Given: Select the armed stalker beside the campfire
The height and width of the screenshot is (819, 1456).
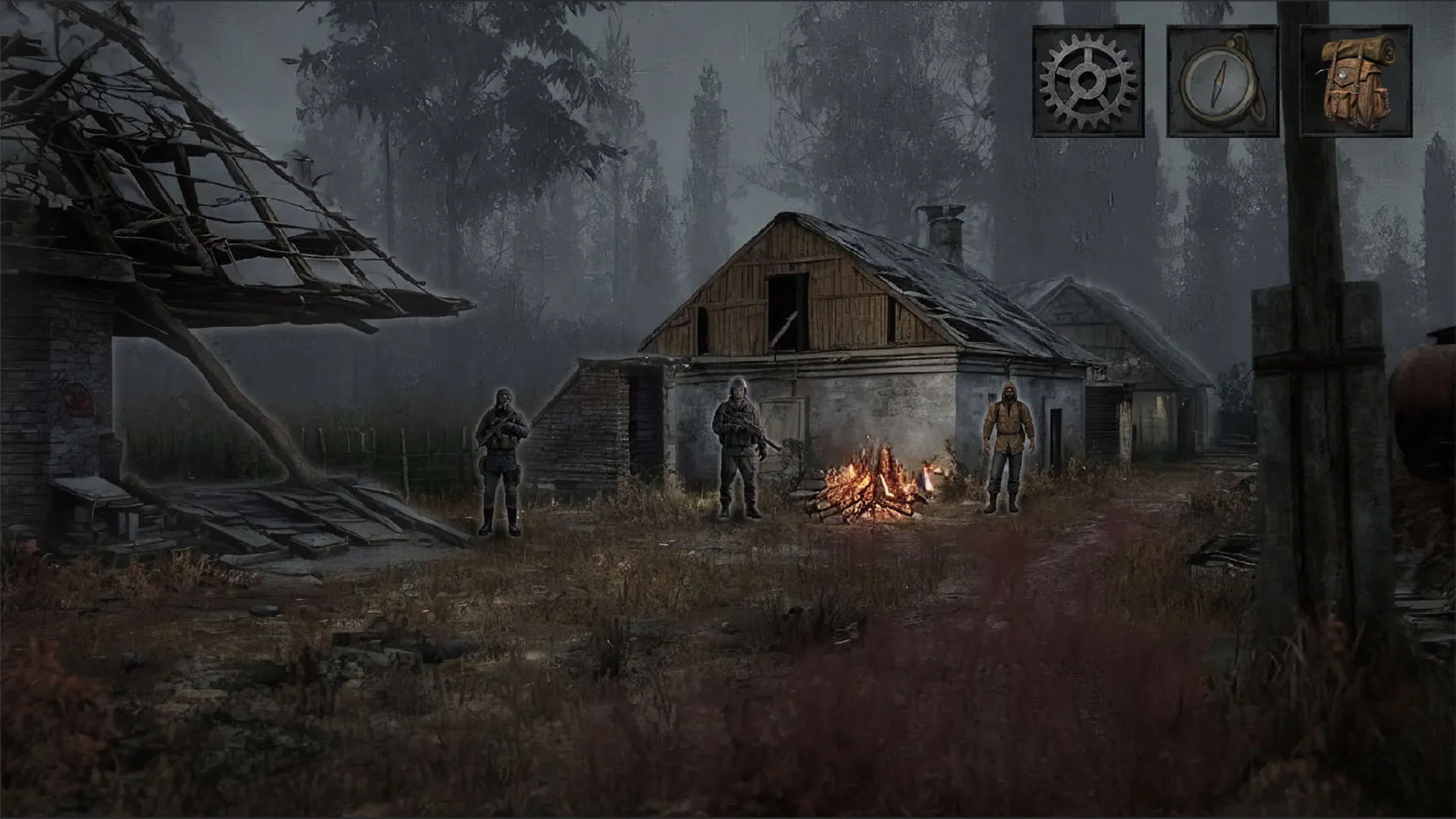Looking at the screenshot, I should pos(739,448).
